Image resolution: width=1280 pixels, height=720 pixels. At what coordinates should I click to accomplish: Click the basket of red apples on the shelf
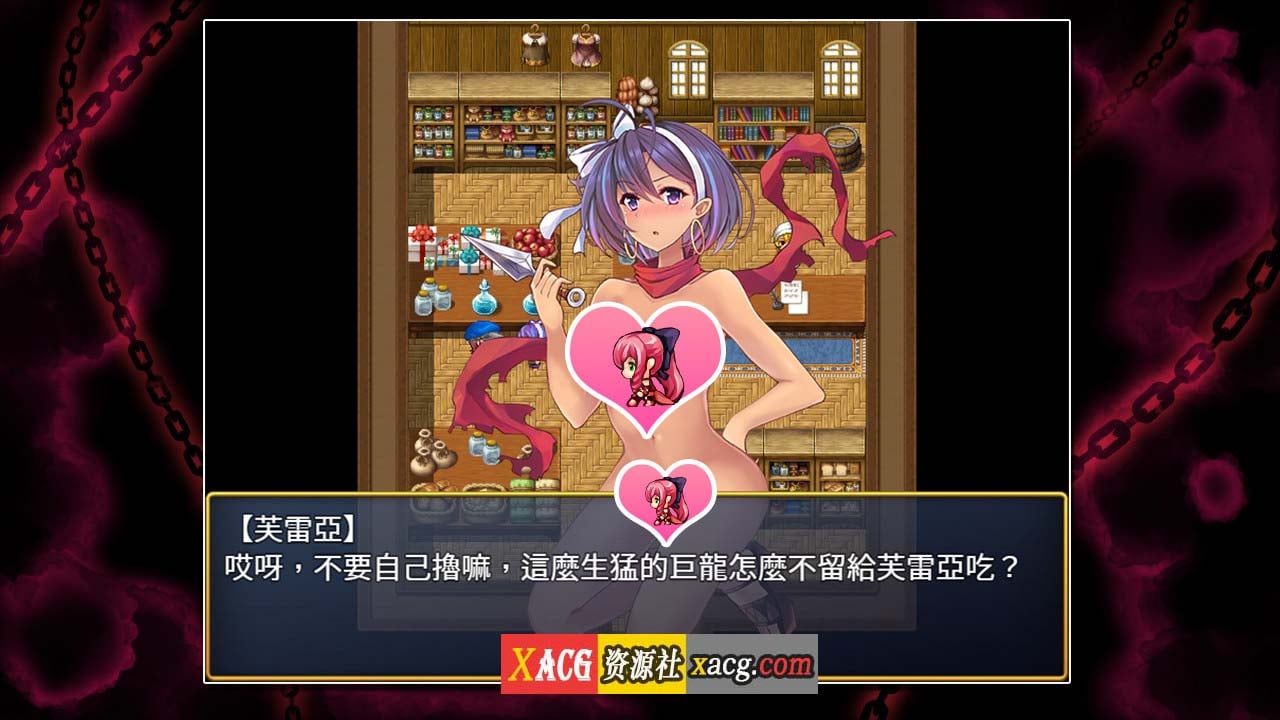534,243
